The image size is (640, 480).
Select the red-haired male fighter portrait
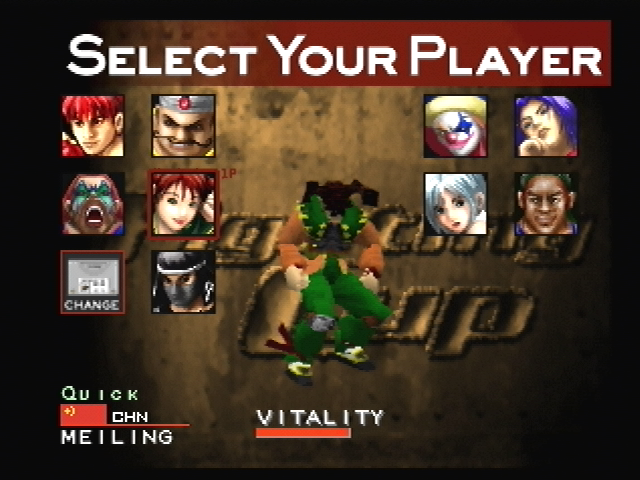point(93,126)
